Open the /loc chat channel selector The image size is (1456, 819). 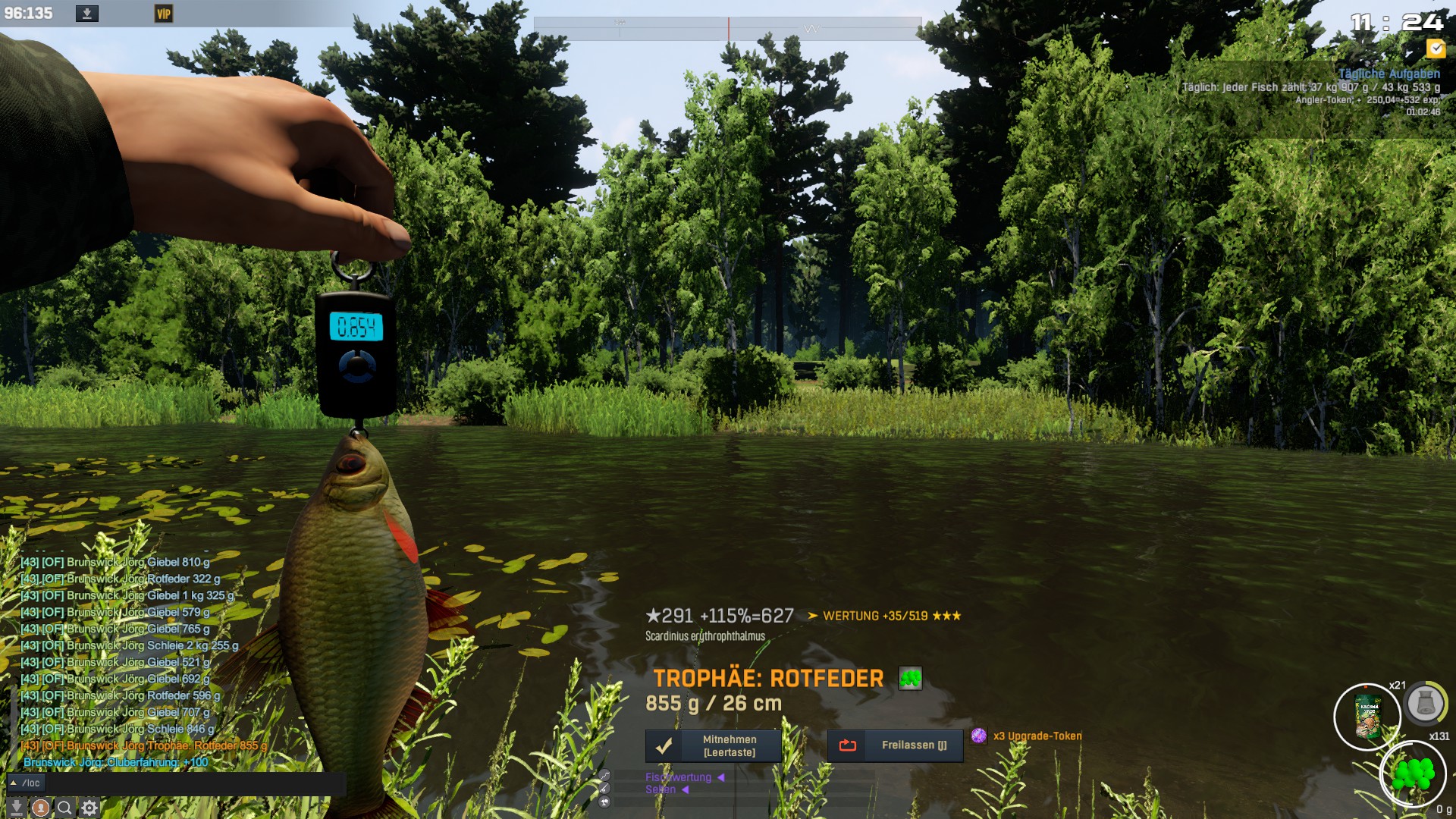(26, 783)
